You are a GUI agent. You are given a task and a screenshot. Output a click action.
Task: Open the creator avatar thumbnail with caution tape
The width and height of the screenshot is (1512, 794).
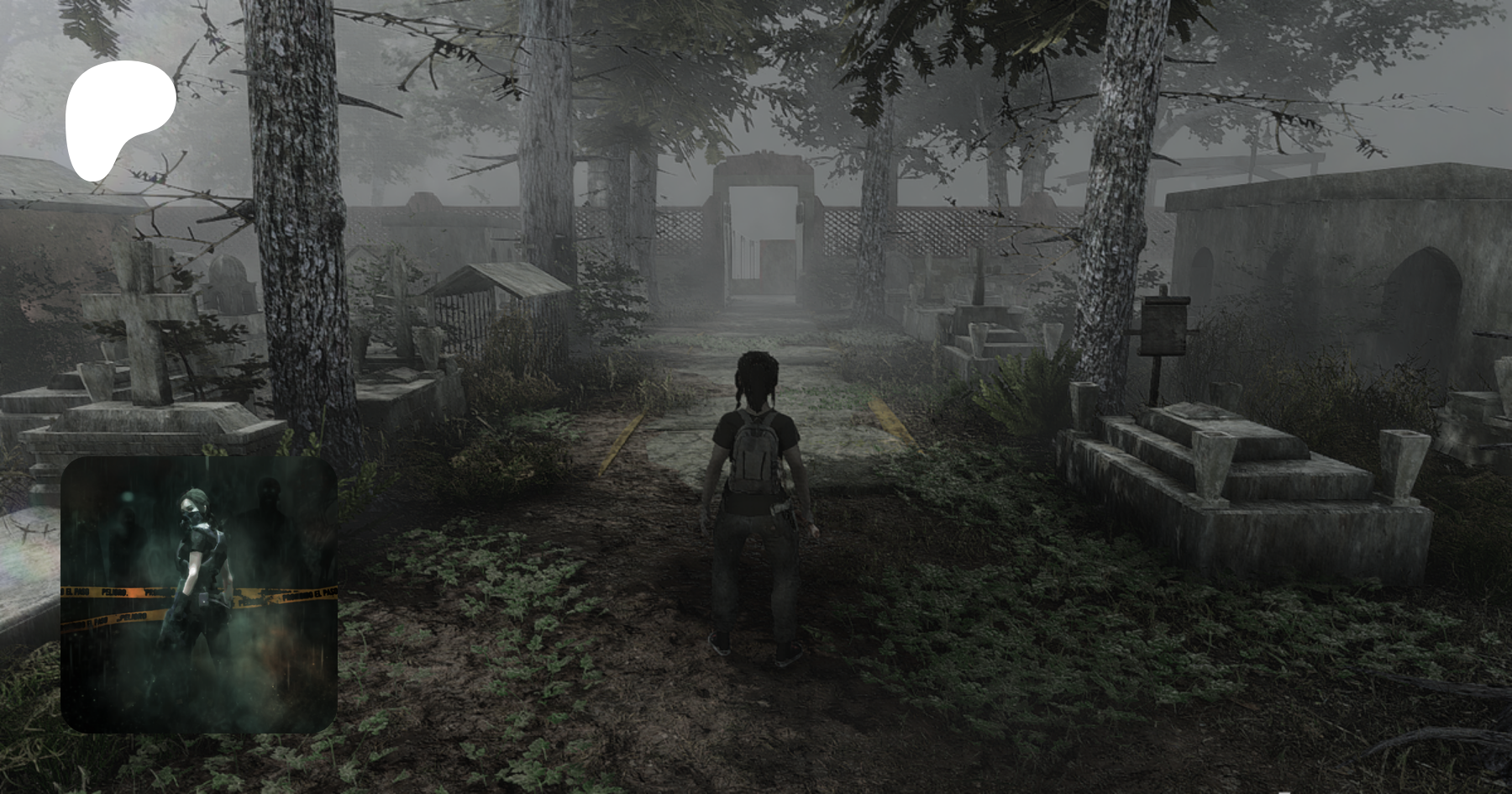[199, 594]
